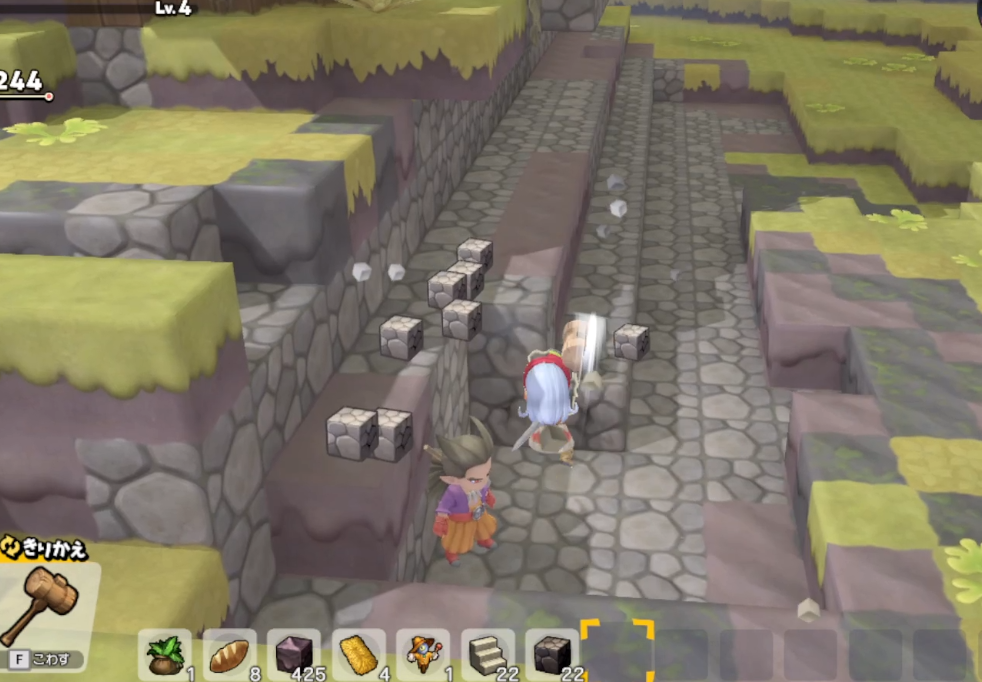Pick the golden straw bundle slot
Screen dimensions: 982x682
coord(358,655)
